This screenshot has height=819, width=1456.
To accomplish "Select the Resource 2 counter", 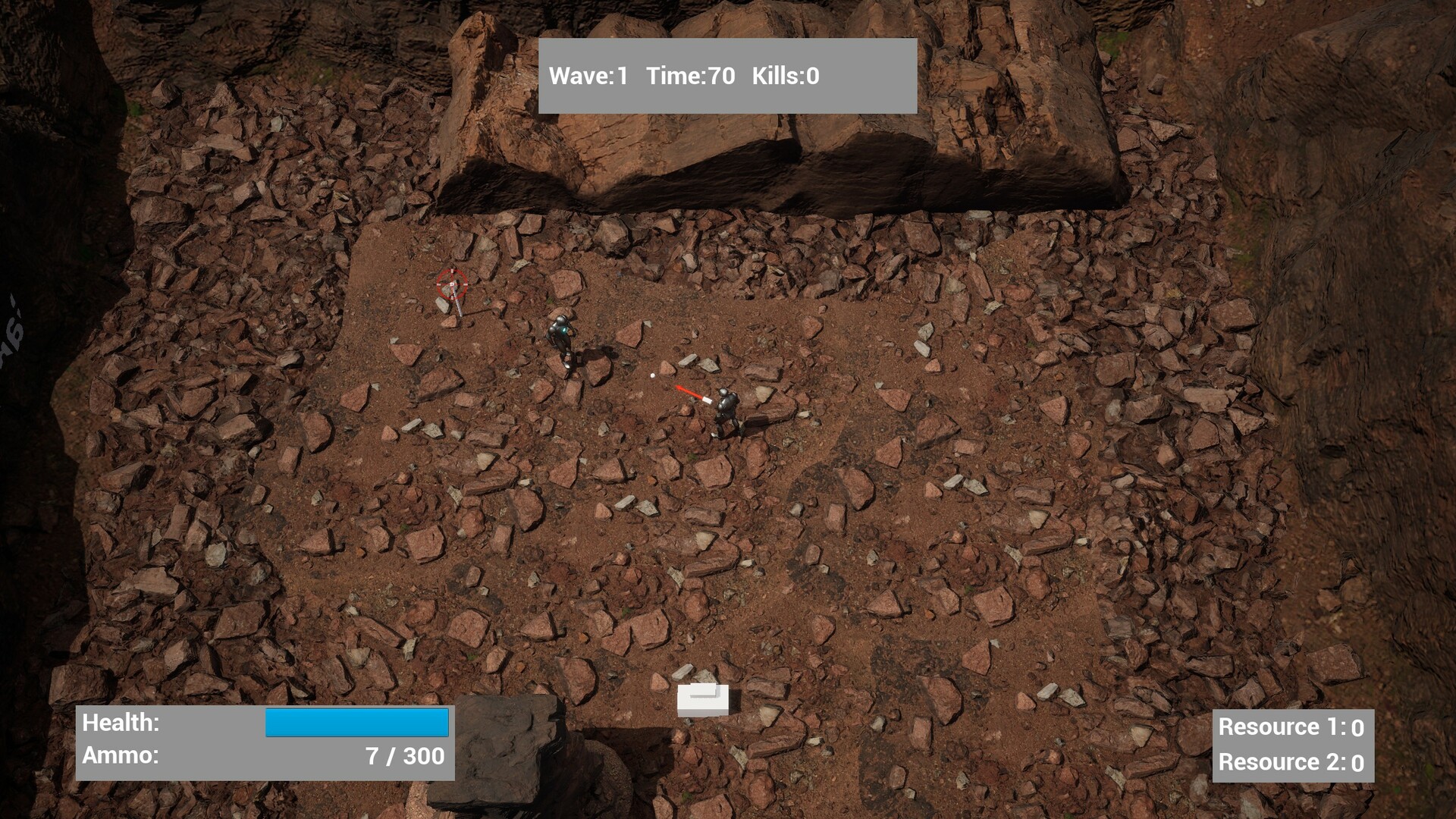I will 1291,762.
